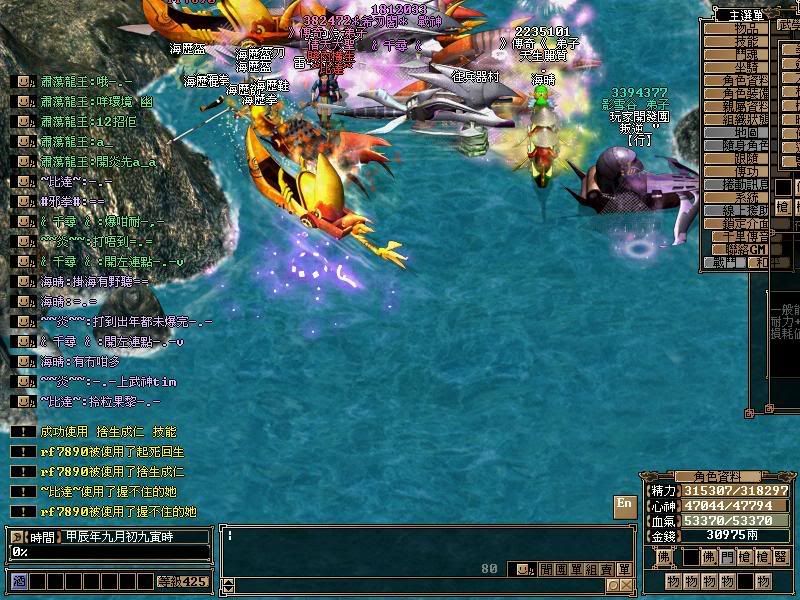This screenshot has height=600, width=800.
Task: Contact a GM via 聯絡GM
Action: click(744, 249)
